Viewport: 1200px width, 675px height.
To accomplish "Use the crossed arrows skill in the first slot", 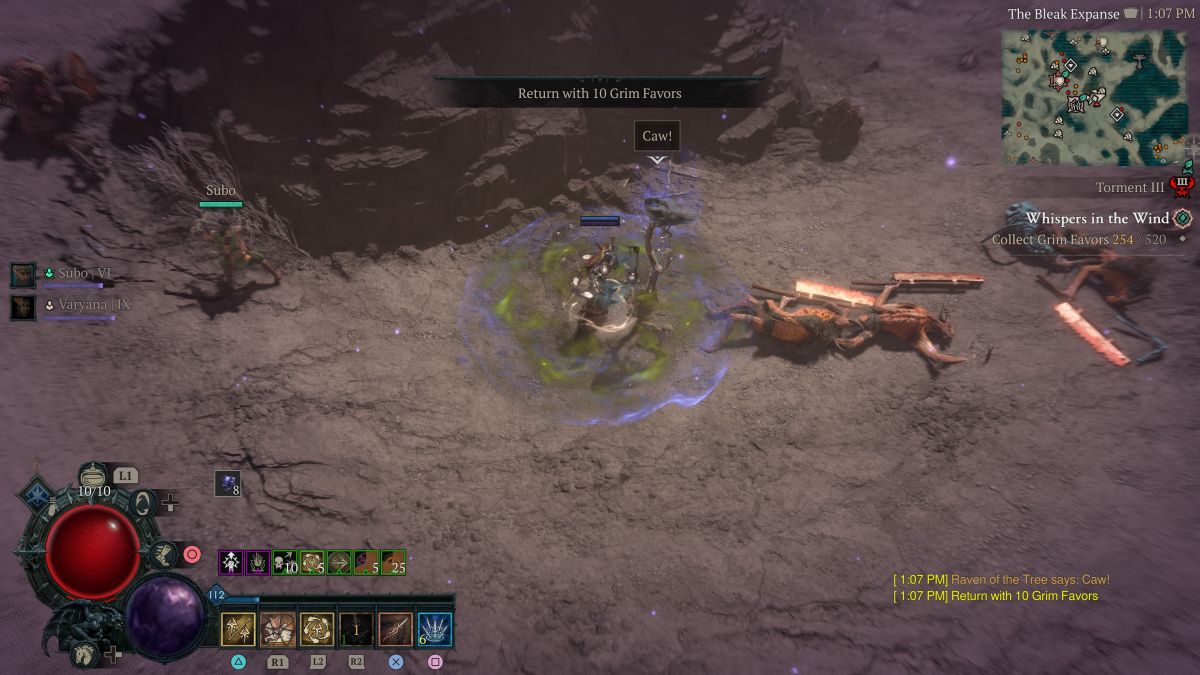I will pyautogui.click(x=238, y=630).
